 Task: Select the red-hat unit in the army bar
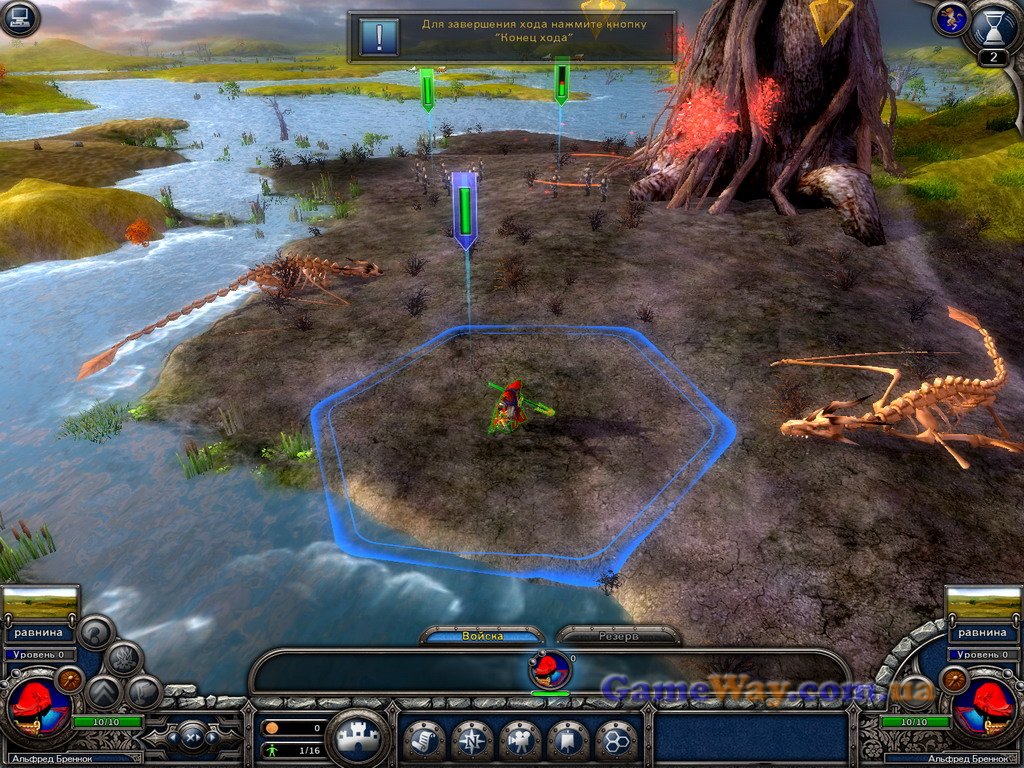(x=550, y=669)
